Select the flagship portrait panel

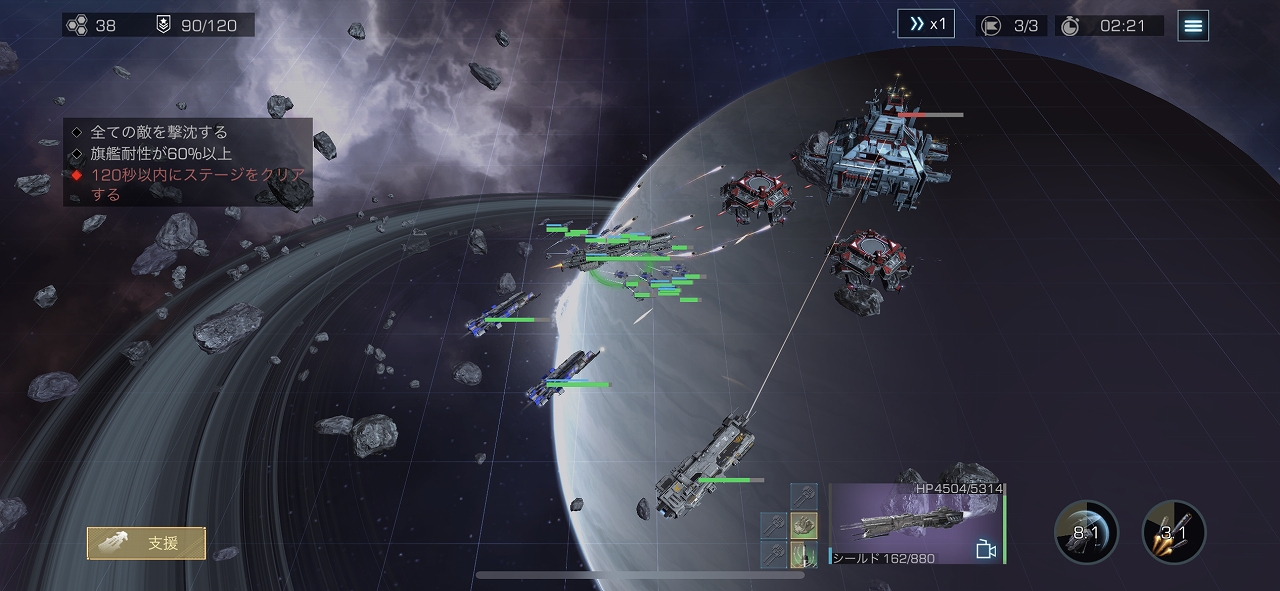(x=905, y=523)
